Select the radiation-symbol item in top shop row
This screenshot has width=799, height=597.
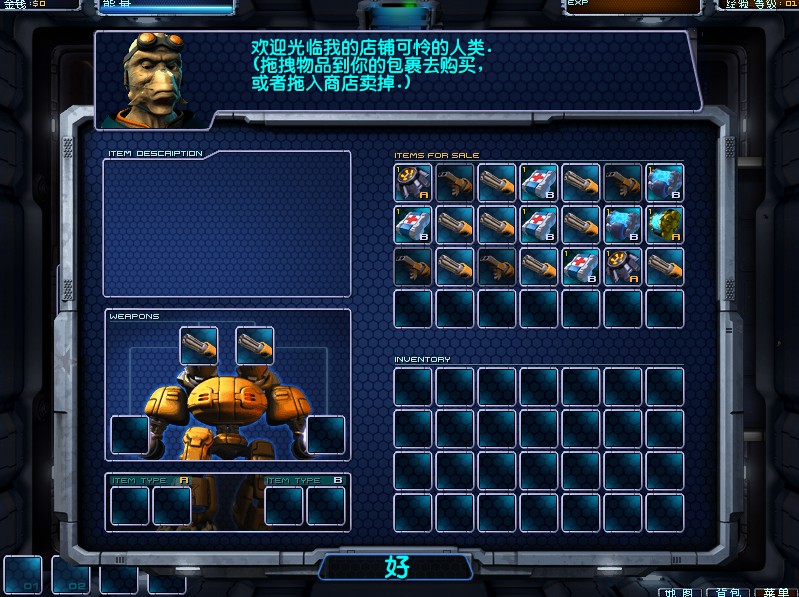point(412,183)
